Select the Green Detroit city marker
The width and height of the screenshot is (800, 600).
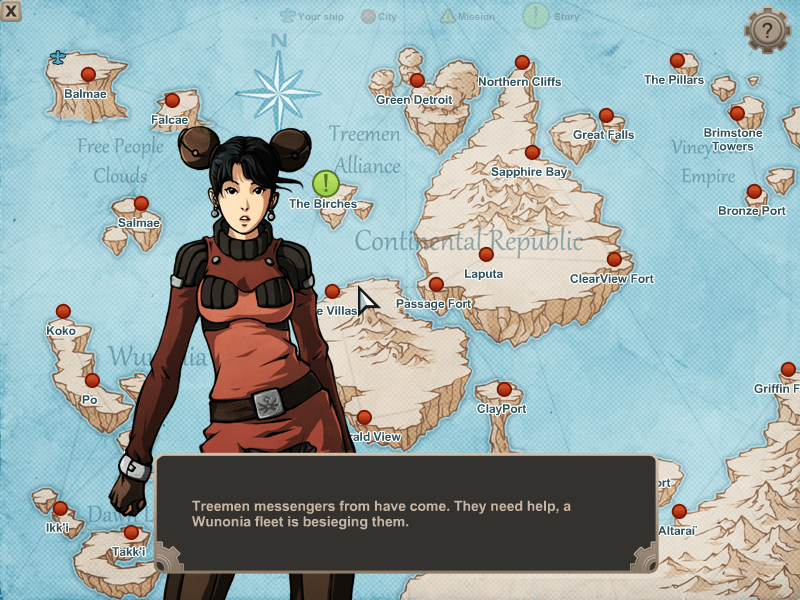coord(417,80)
